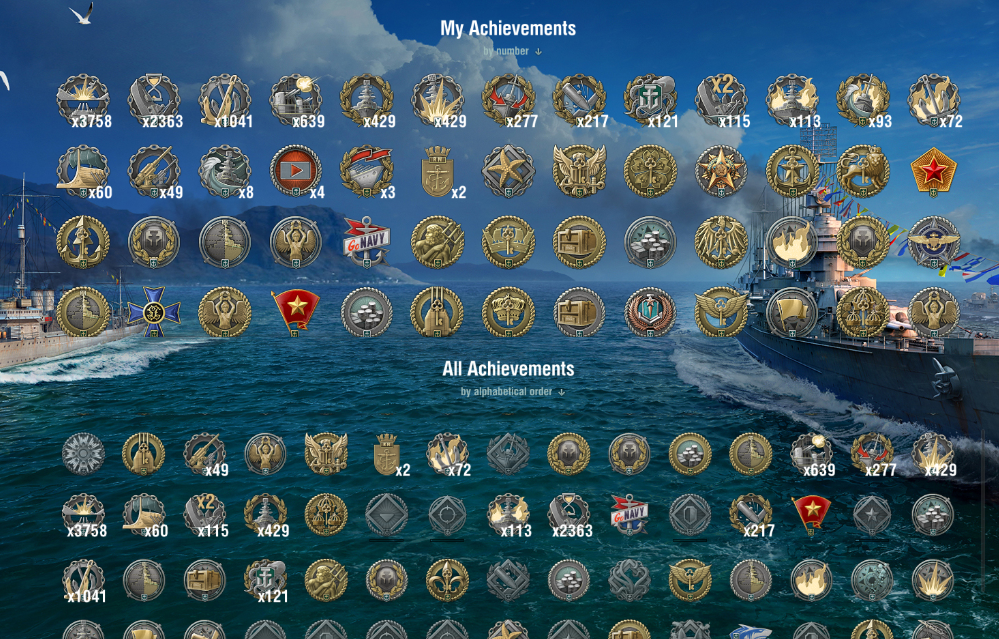Choose the red play-button achievement marked x4

click(295, 171)
